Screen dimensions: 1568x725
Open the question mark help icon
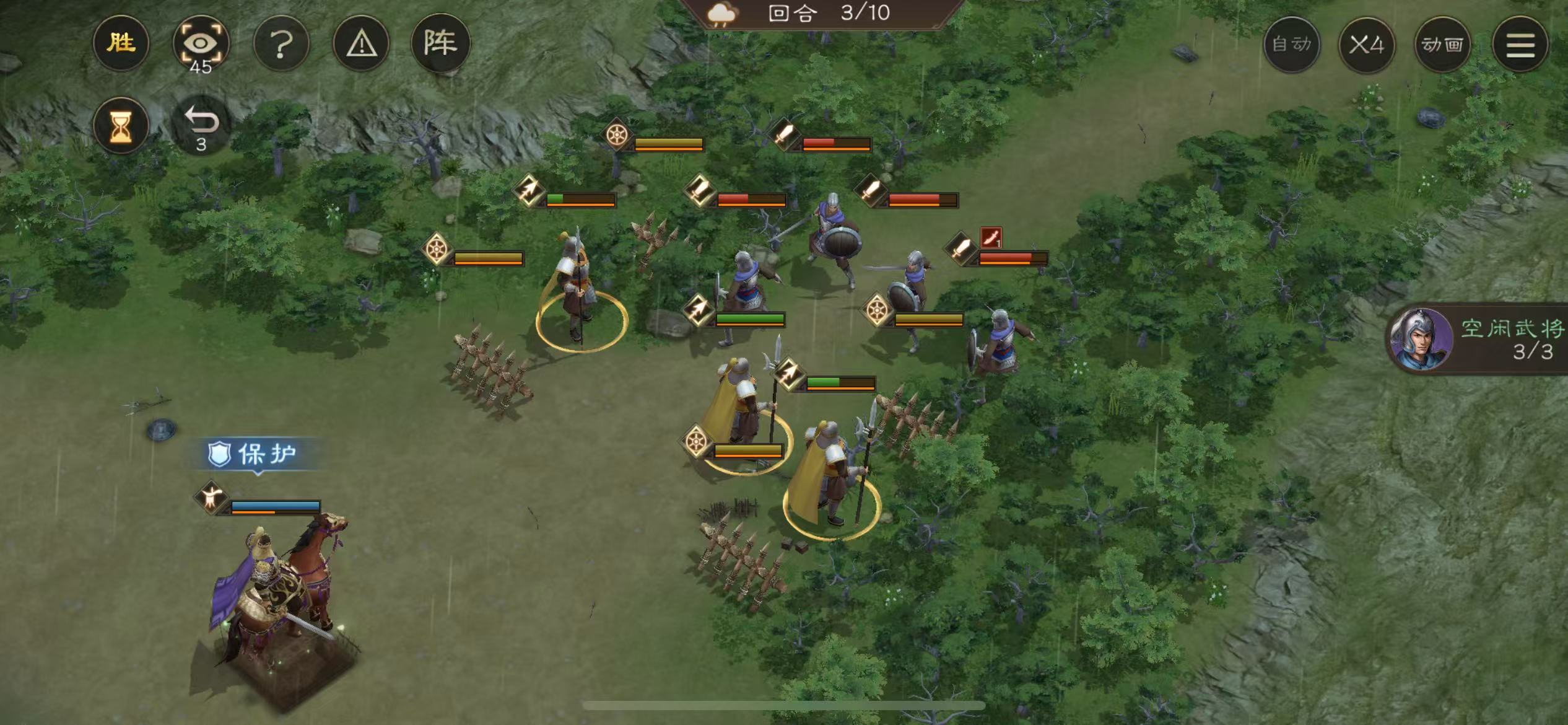pos(282,42)
